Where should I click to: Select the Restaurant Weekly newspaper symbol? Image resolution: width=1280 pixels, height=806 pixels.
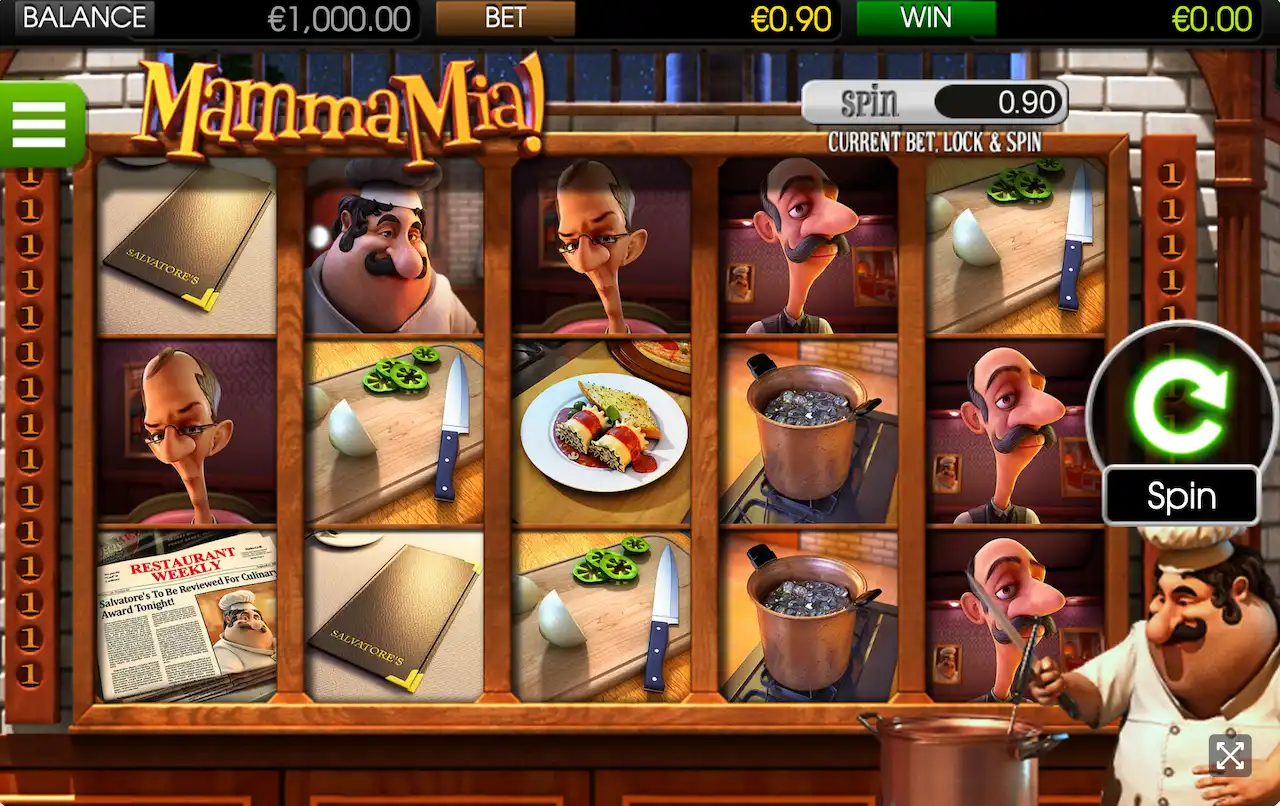click(x=186, y=614)
